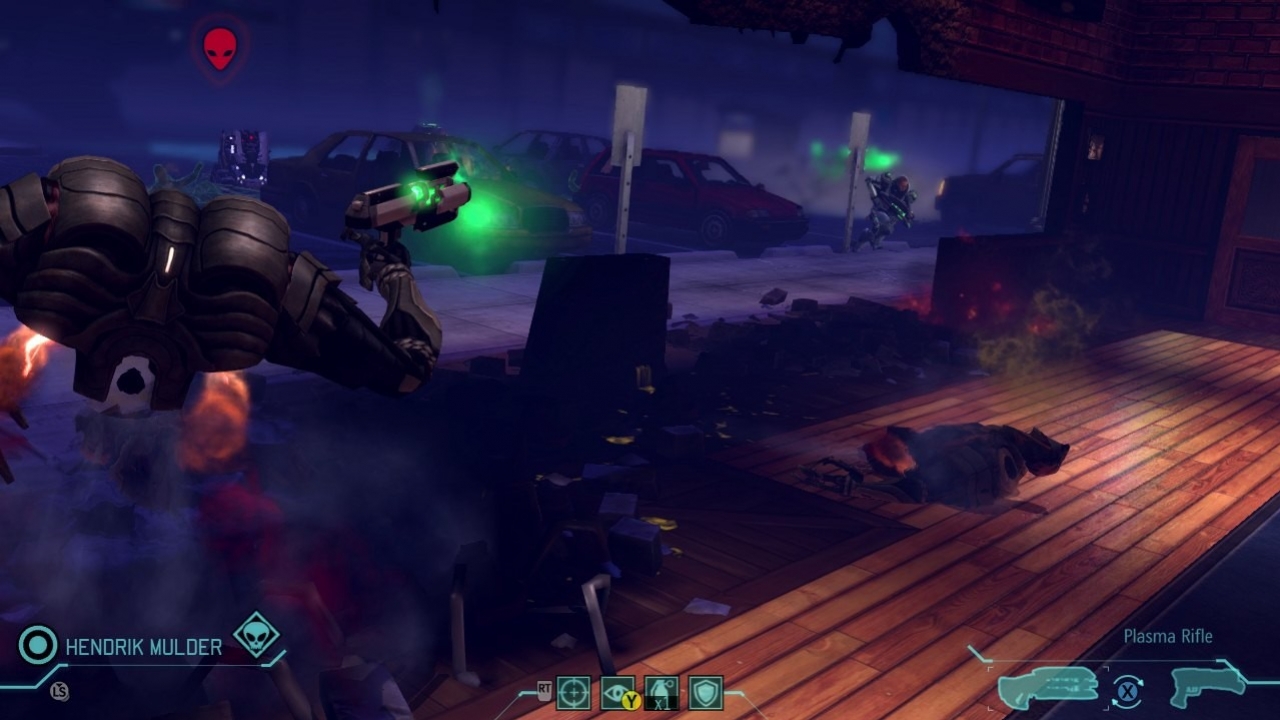Cycle weapons with the X swap control

[x=1127, y=690]
